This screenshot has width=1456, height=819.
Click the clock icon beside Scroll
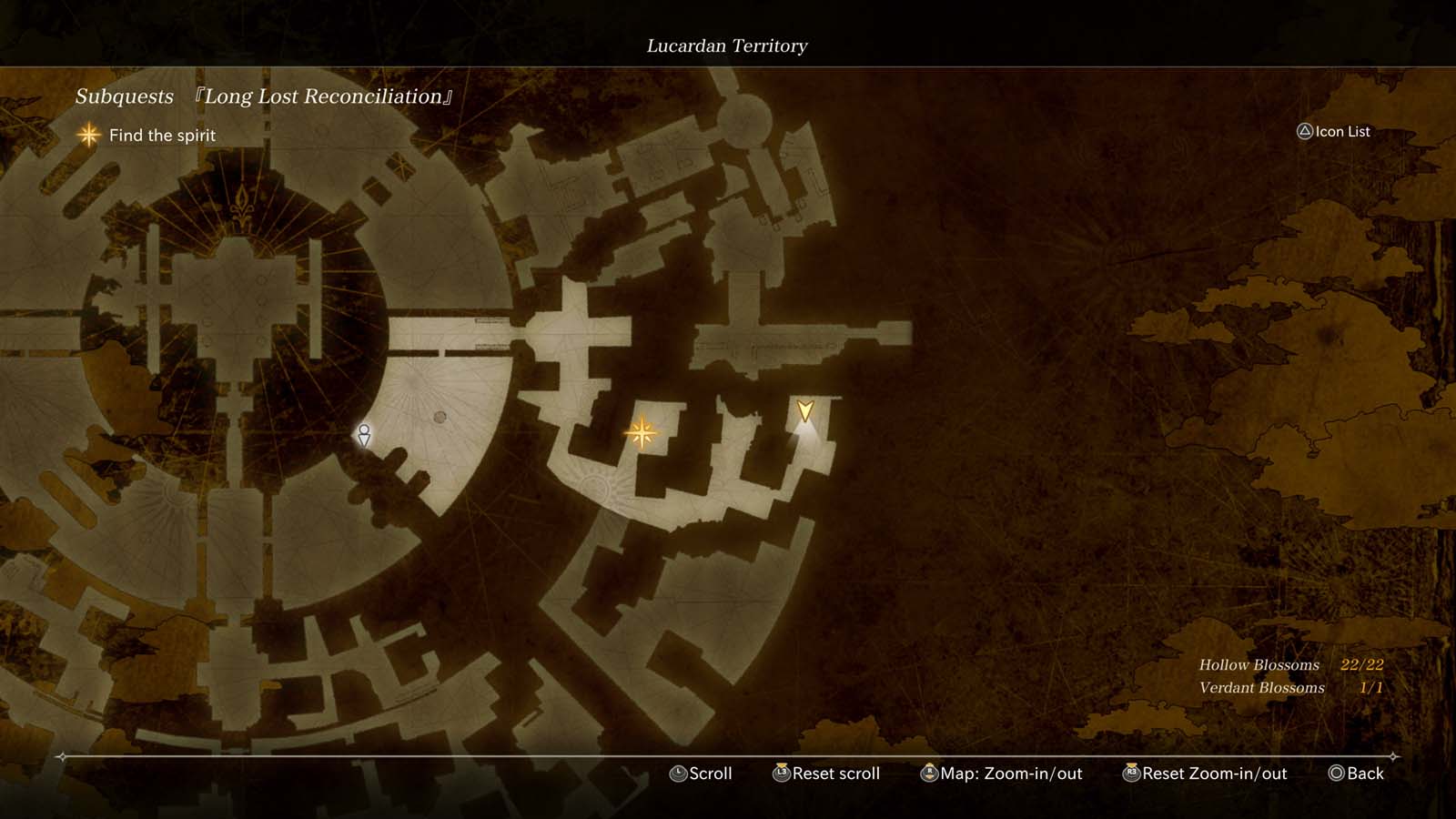click(678, 773)
